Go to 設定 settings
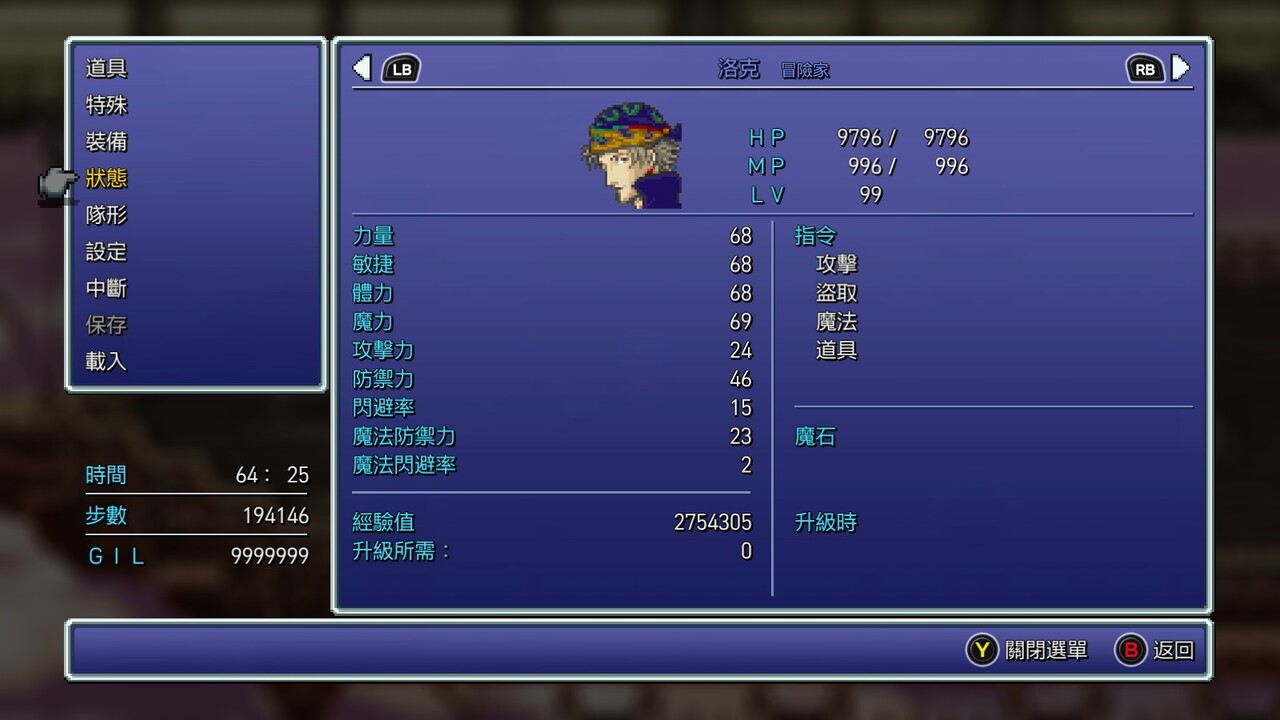Image resolution: width=1280 pixels, height=720 pixels. click(106, 252)
